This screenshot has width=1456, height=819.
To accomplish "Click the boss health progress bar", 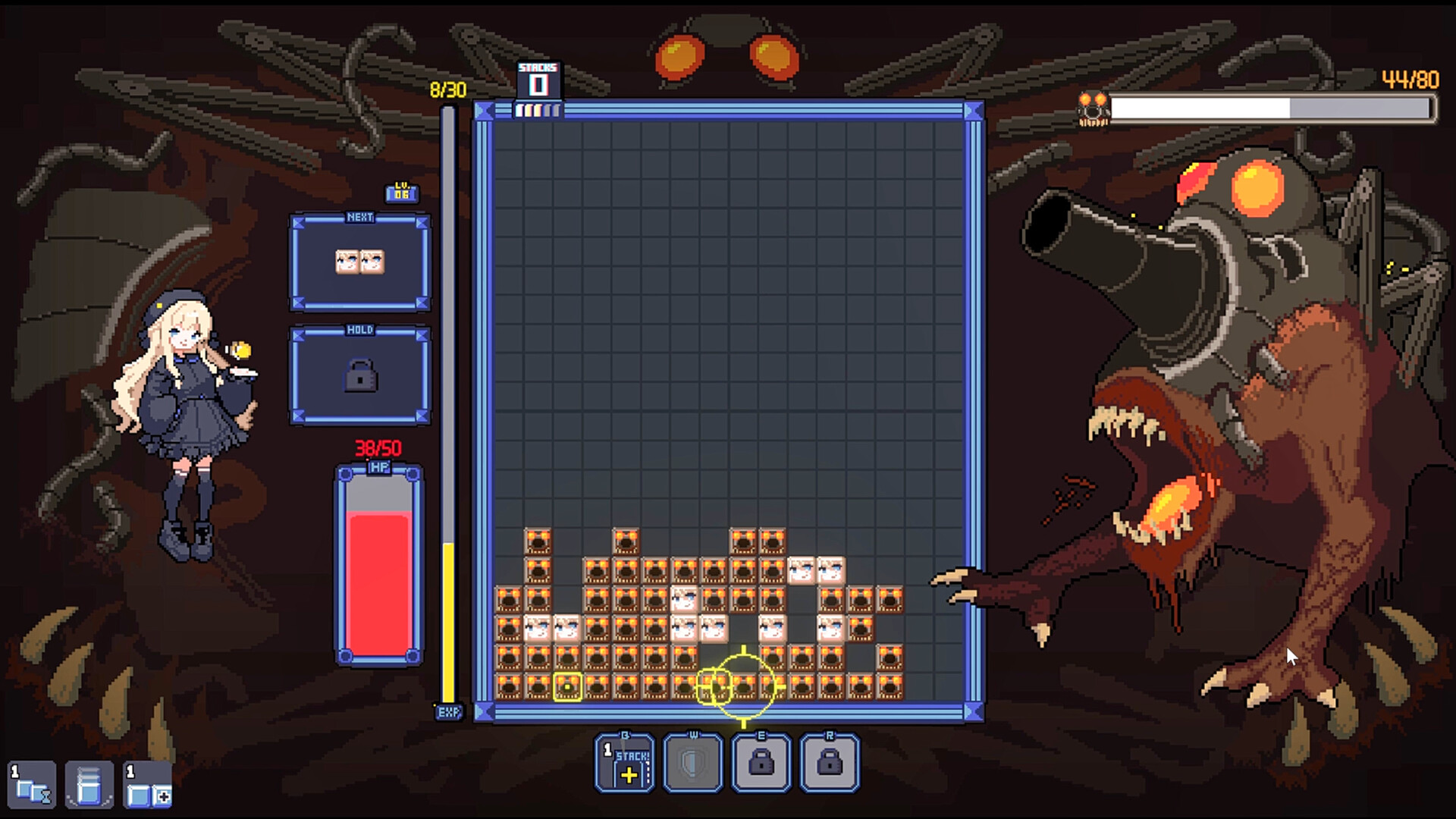I will (x=1274, y=109).
